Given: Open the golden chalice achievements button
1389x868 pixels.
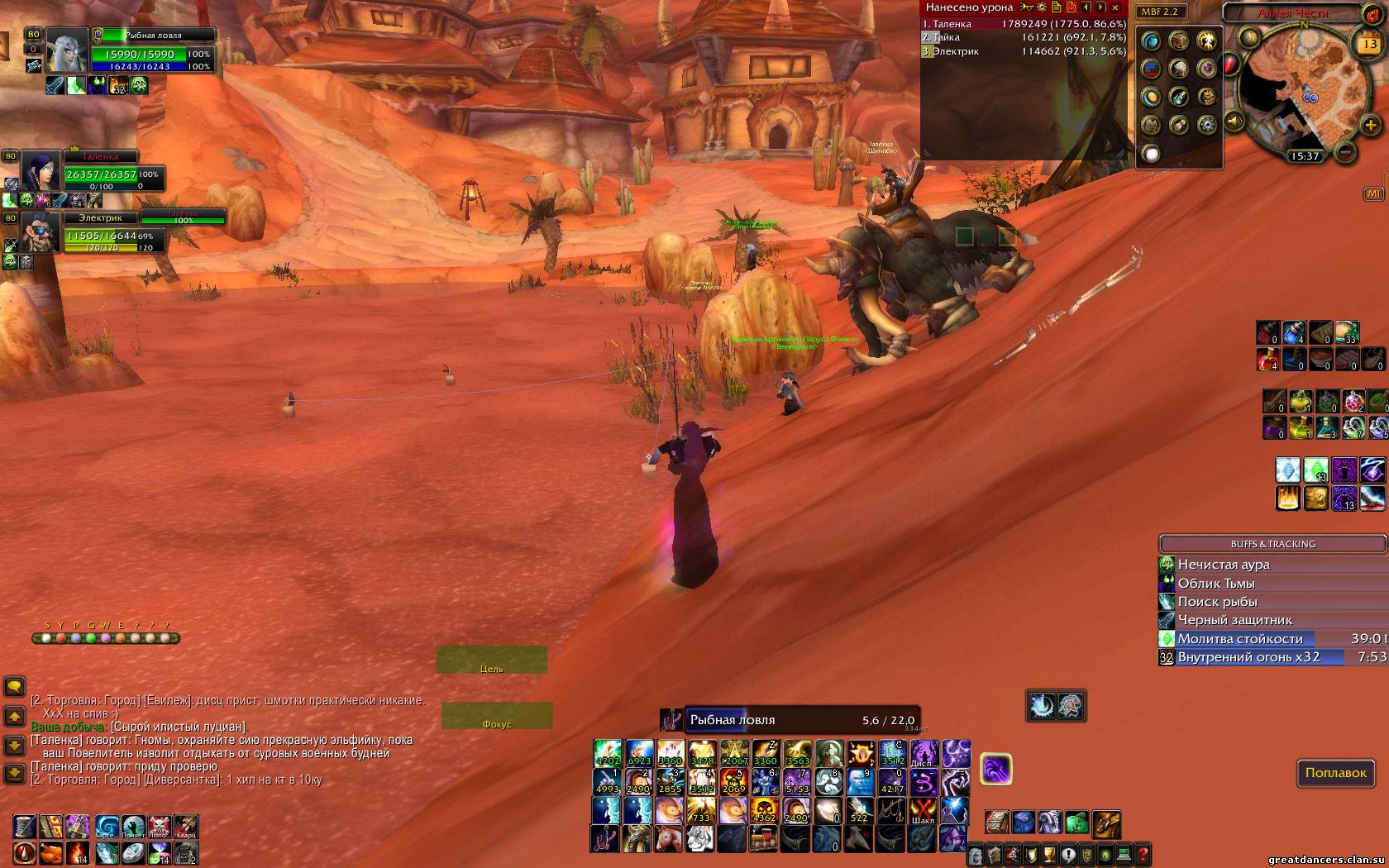Looking at the screenshot, I should pos(1050,855).
